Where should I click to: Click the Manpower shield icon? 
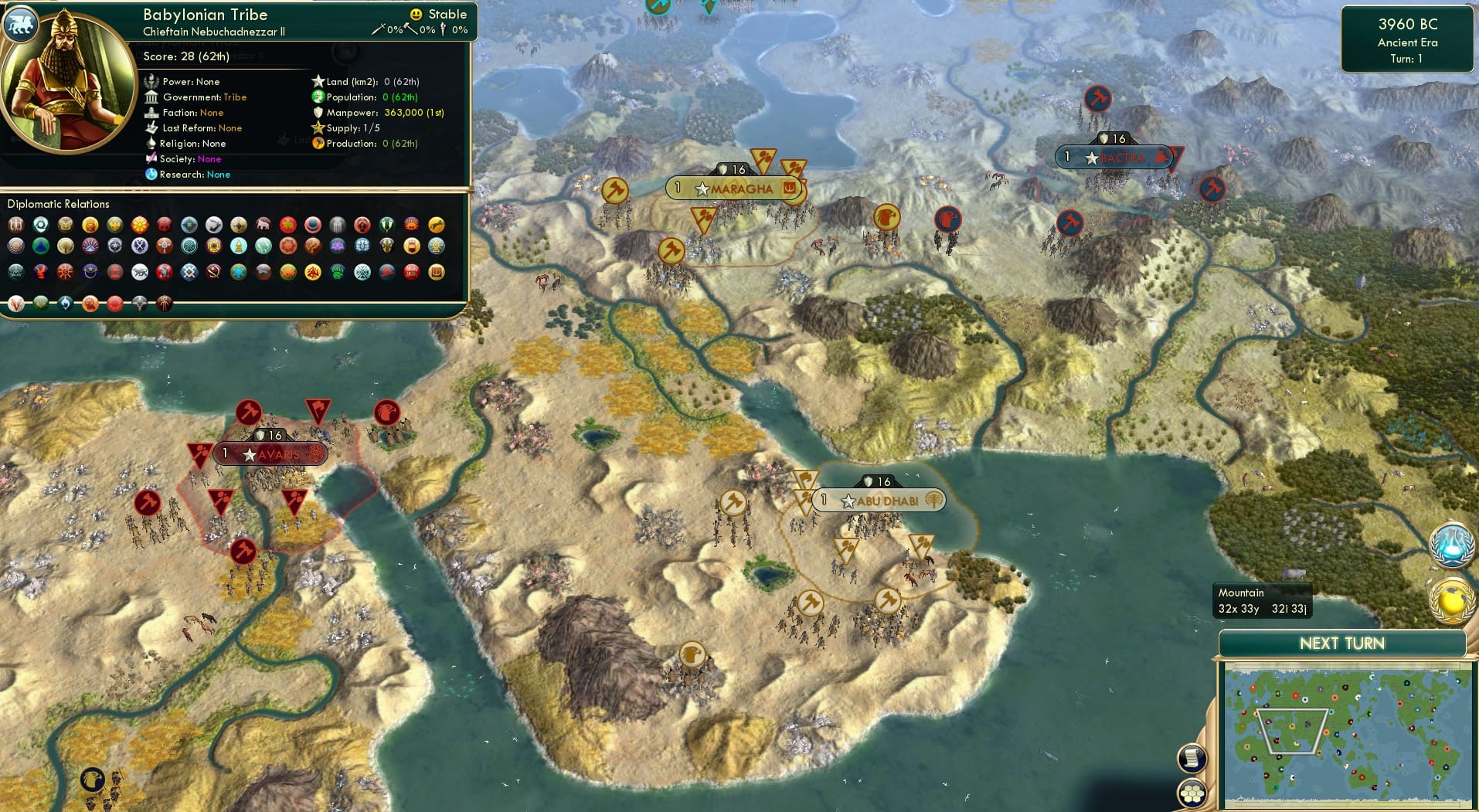(318, 112)
